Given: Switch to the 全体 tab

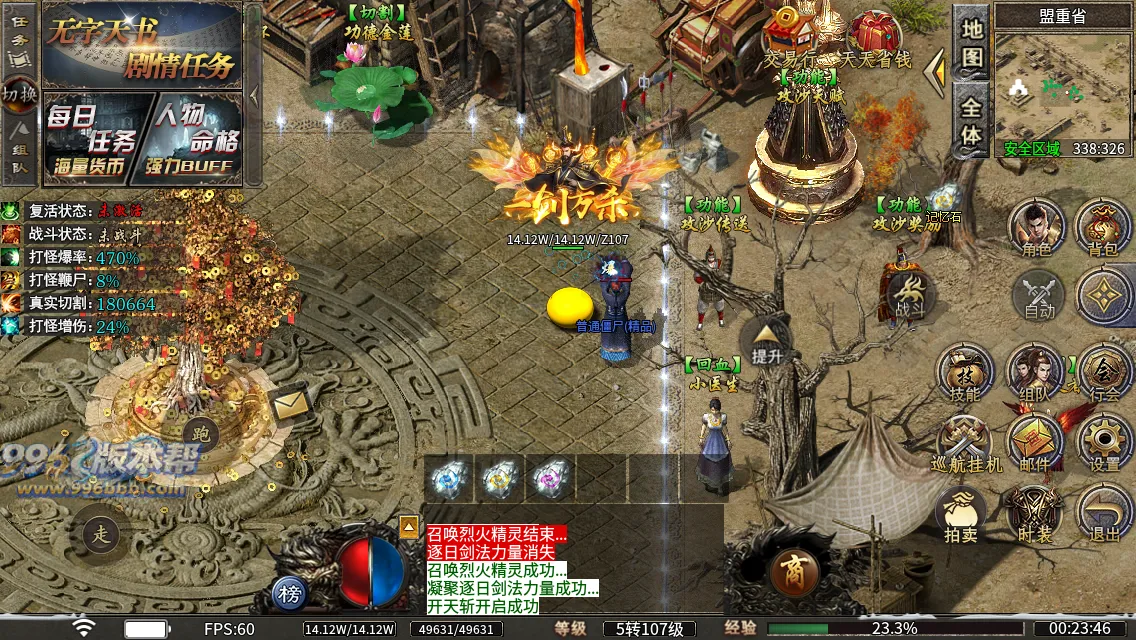Looking at the screenshot, I should click(972, 119).
